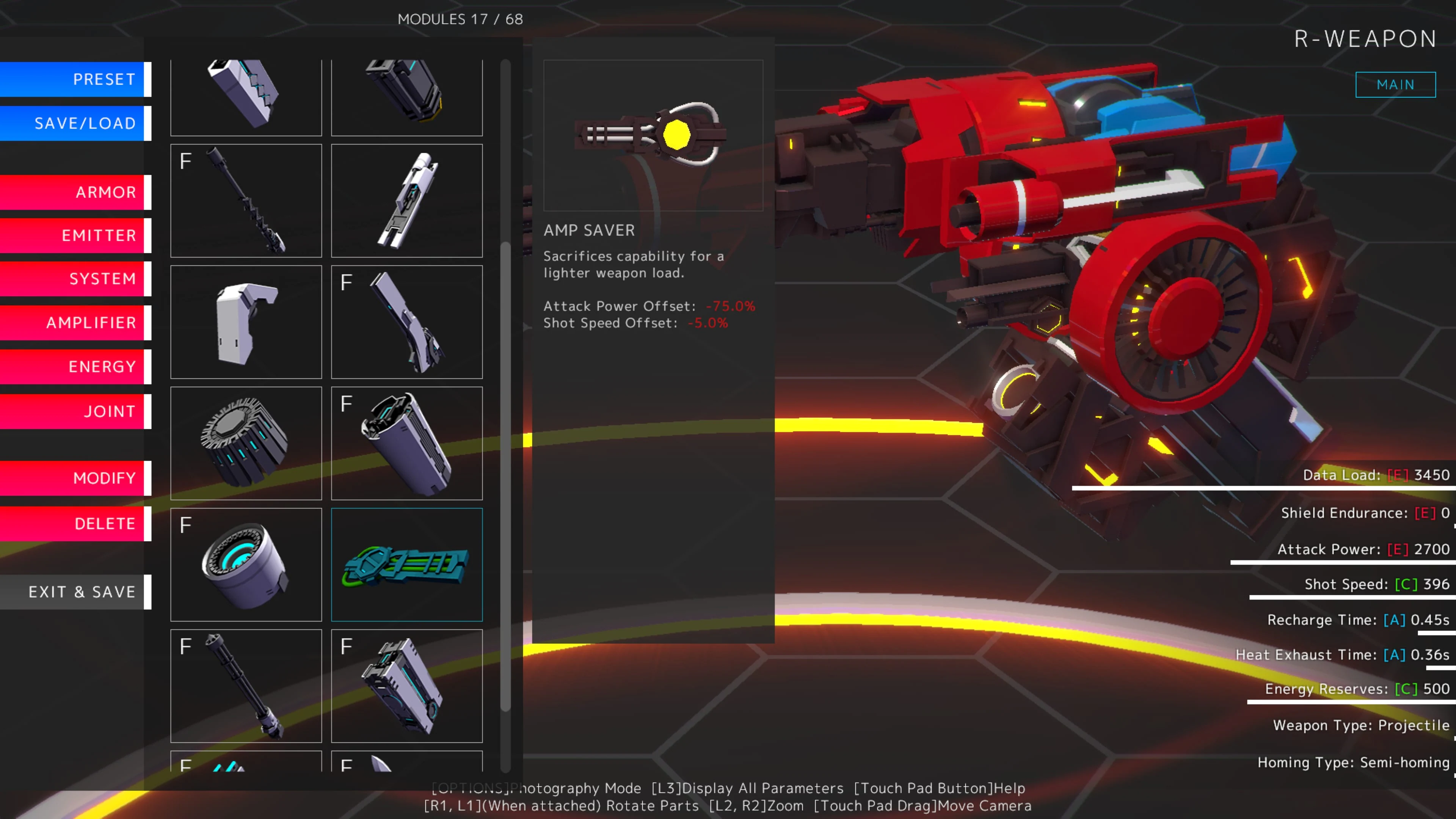Screen dimensions: 1456x819
Task: Select the ribbed cylindrical drum module
Action: 246,443
